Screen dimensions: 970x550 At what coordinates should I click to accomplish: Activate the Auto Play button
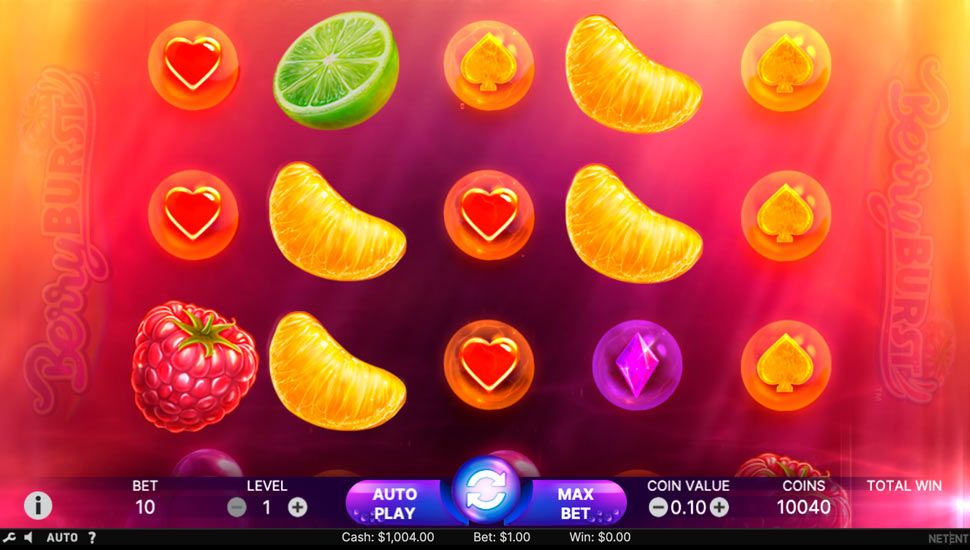(x=394, y=504)
